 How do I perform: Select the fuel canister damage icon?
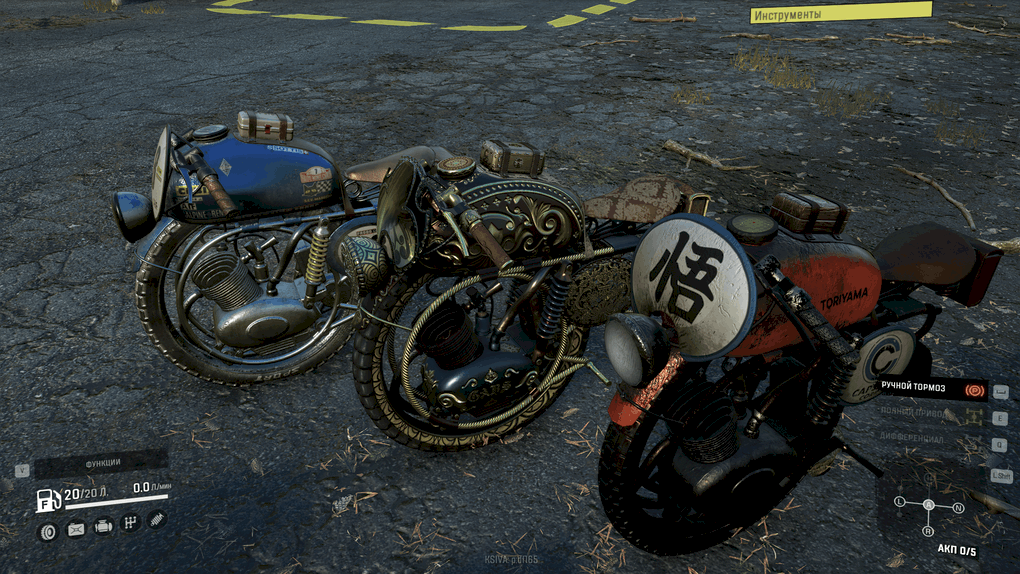[76, 530]
